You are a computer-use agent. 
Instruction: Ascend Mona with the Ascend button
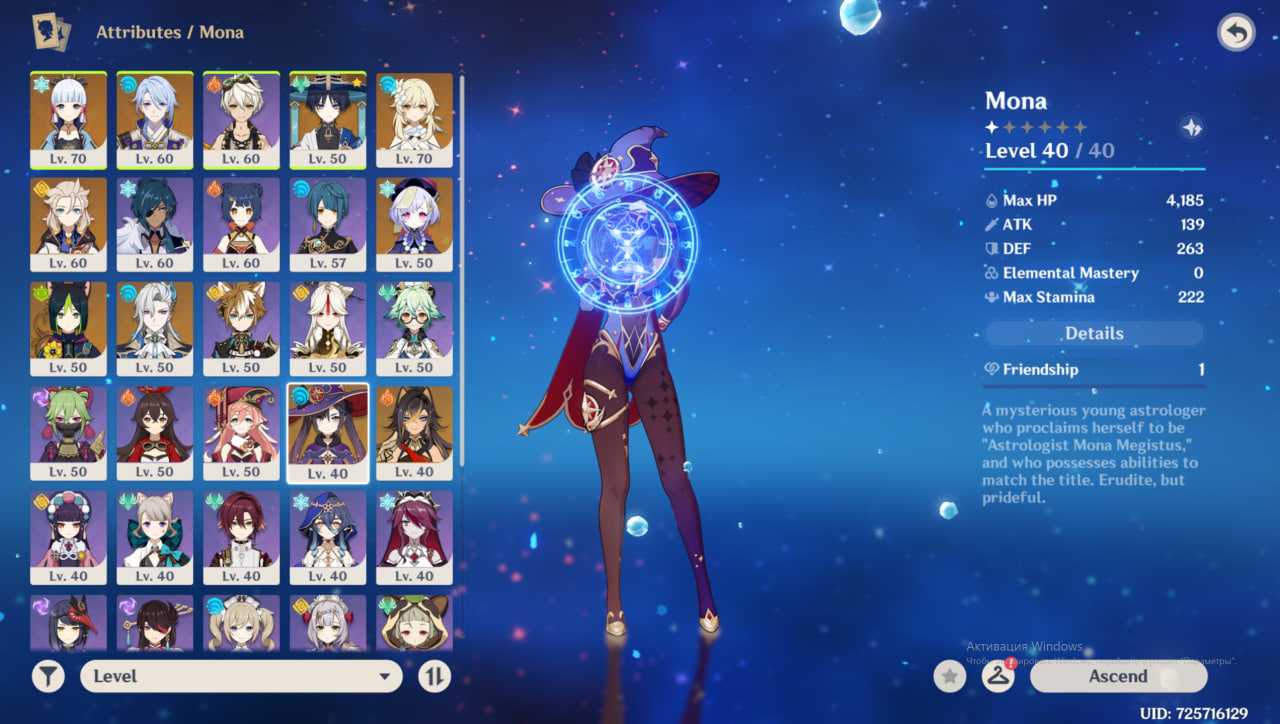click(x=1118, y=676)
